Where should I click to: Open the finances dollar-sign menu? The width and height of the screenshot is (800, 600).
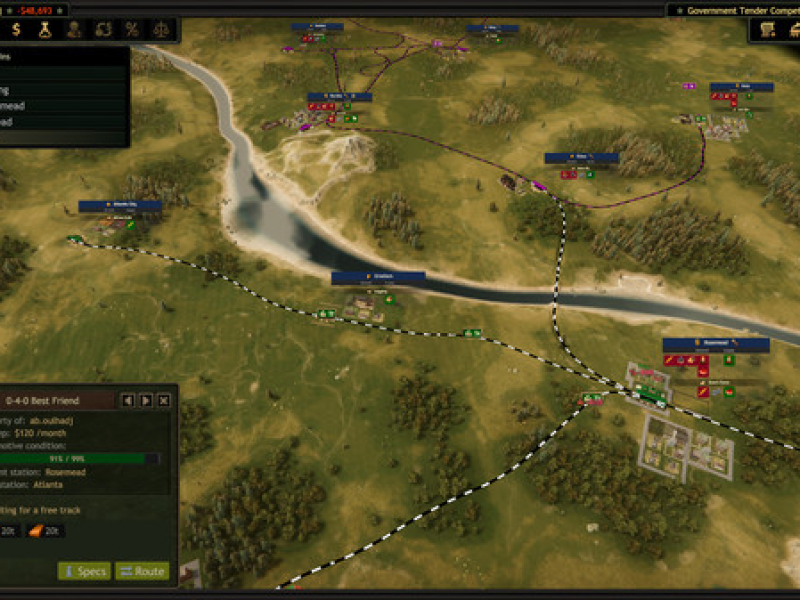click(17, 30)
